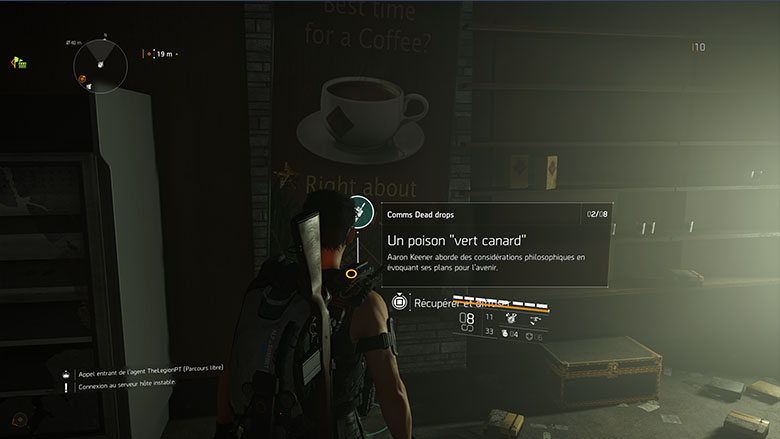Open the circular minimap radar
The image size is (780, 439).
100,64
